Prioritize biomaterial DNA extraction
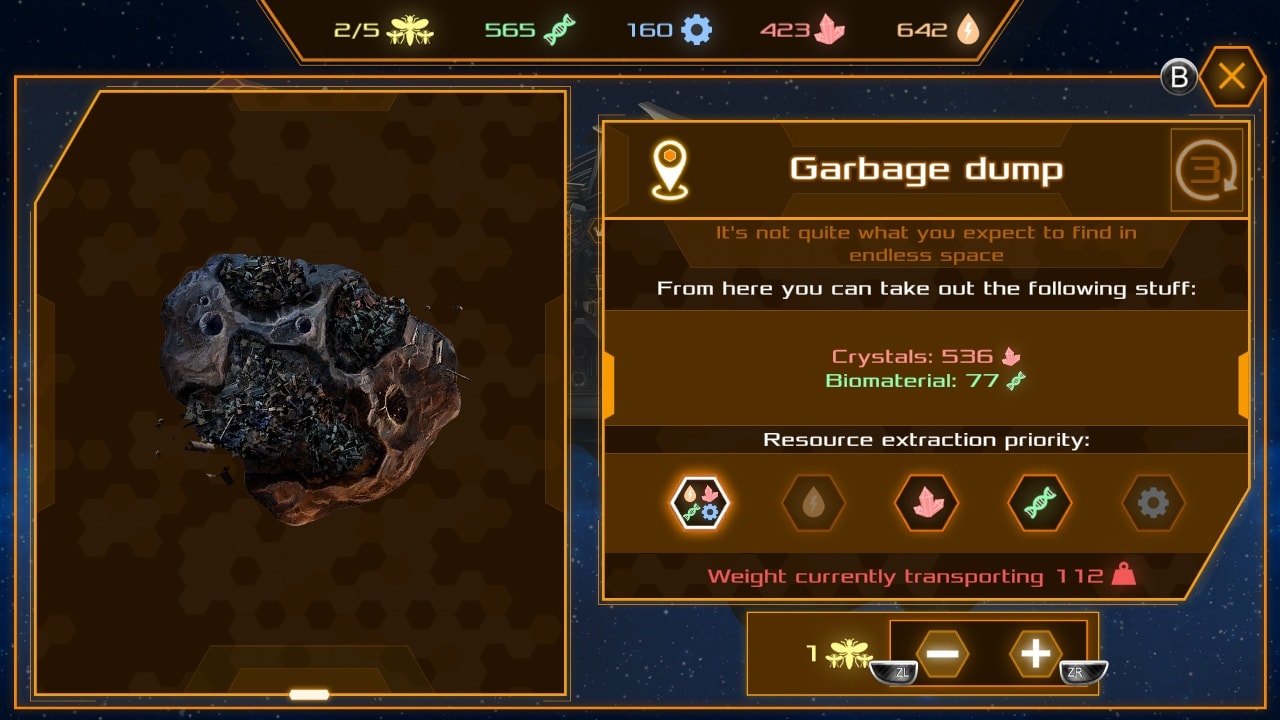The width and height of the screenshot is (1280, 720). (x=1040, y=502)
